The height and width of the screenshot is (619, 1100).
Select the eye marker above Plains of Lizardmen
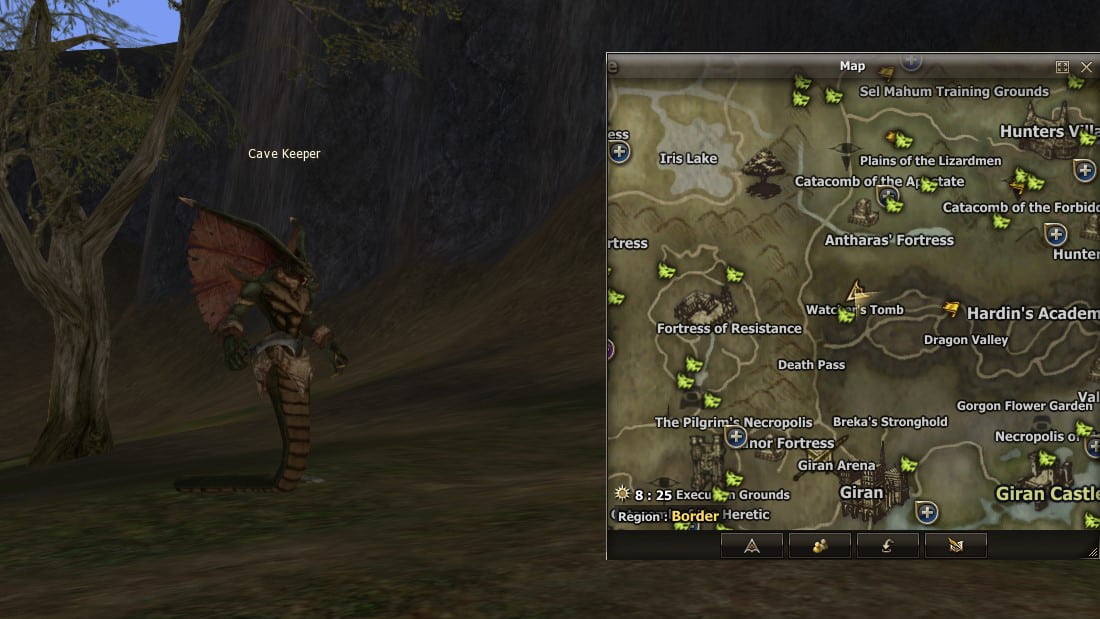847,152
